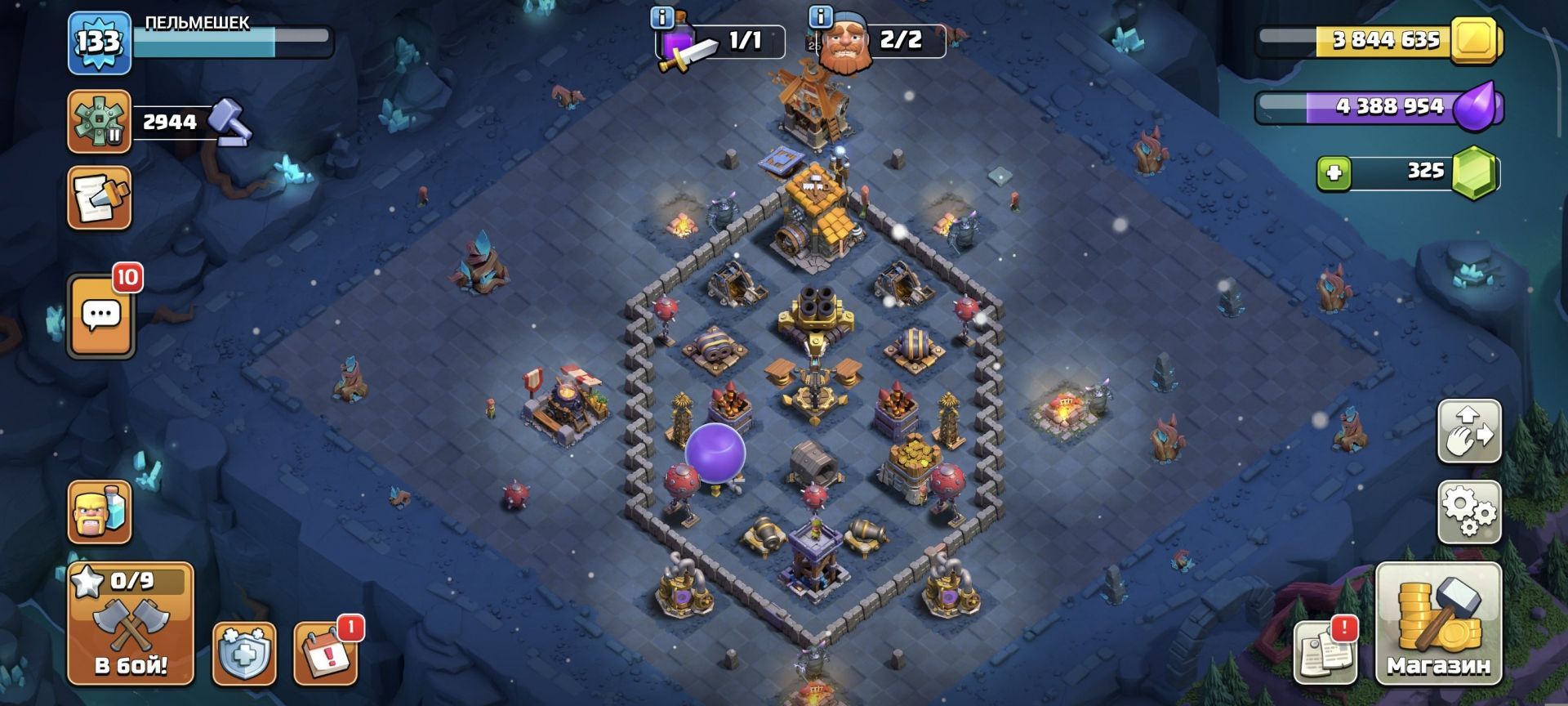Open the chat speech bubble panel
This screenshot has height=706, width=1568.
pyautogui.click(x=101, y=315)
